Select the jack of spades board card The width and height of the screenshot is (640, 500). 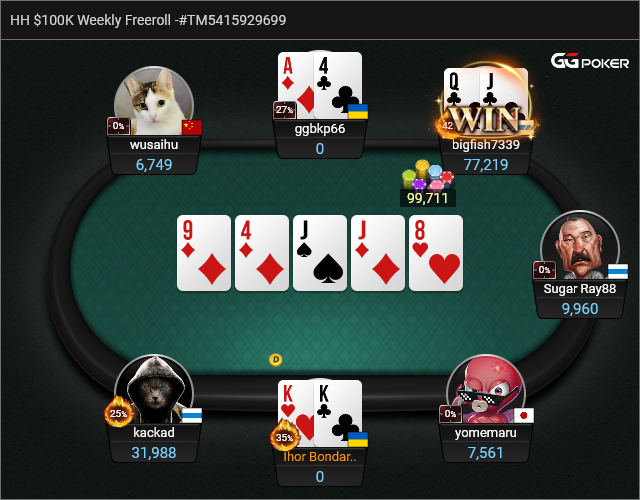click(320, 252)
